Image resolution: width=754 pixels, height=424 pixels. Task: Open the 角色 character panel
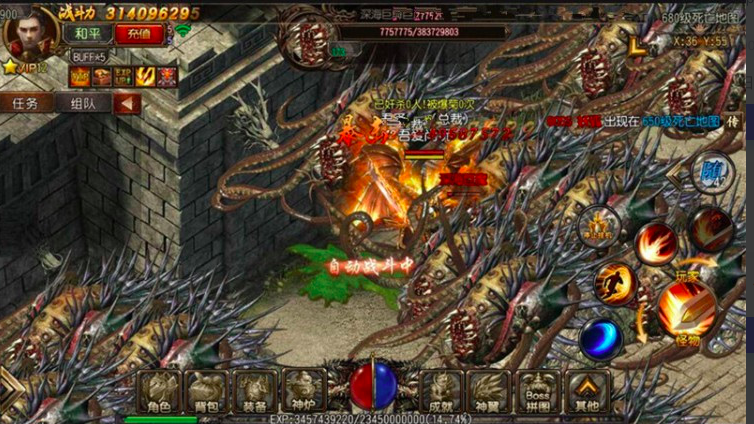[157, 391]
